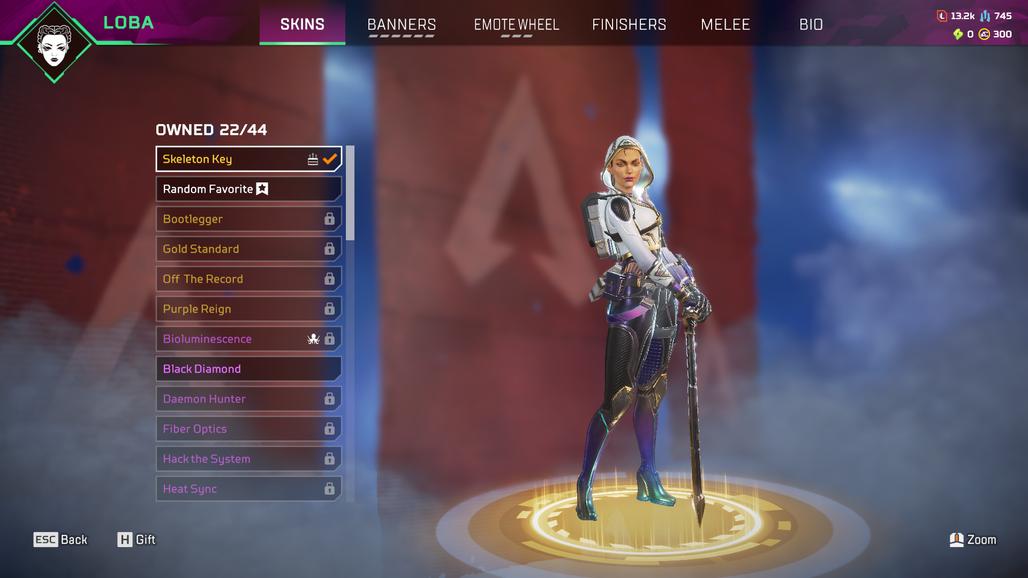View Loba's Bio tab
This screenshot has width=1028, height=578.
tap(811, 24)
